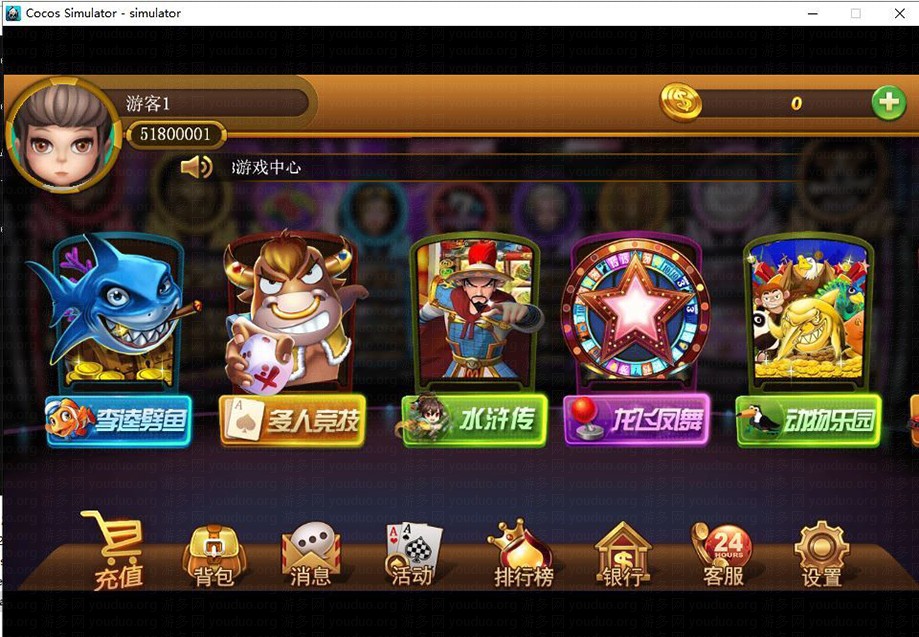The height and width of the screenshot is (637, 919).
Task: Click the speaker announcement icon
Action: pos(195,167)
